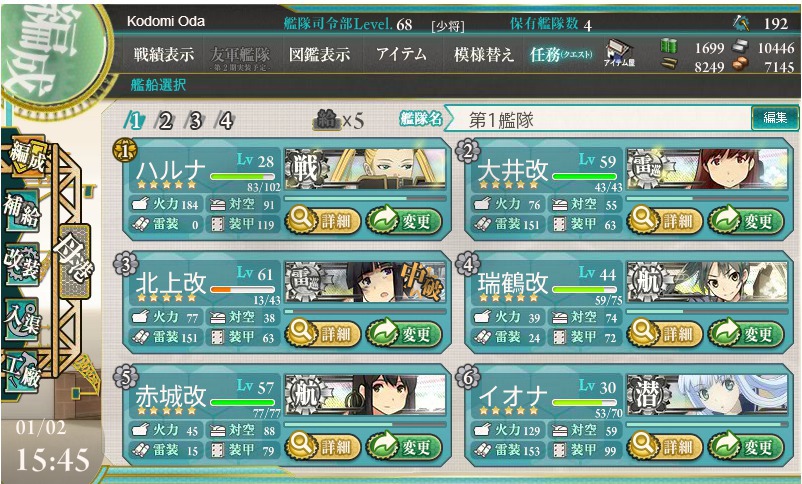Image resolution: width=802 pixels, height=484 pixels.
Task: Change the ship in ハルナ's slot
Action: pos(404,220)
